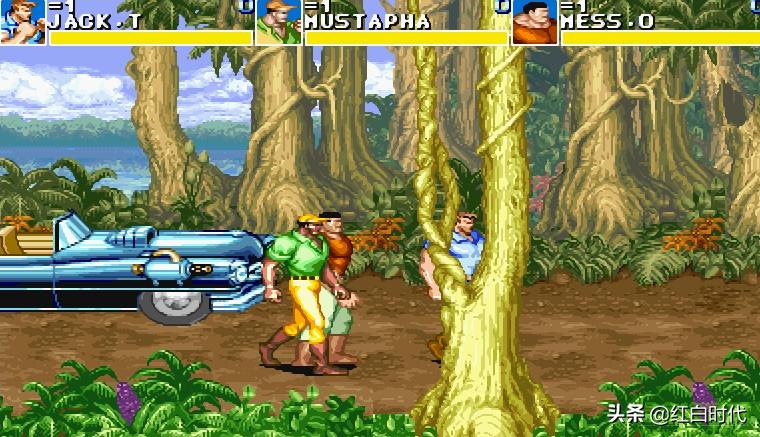Click Jack.T's character portrait
This screenshot has height=437, width=760.
[x=22, y=22]
